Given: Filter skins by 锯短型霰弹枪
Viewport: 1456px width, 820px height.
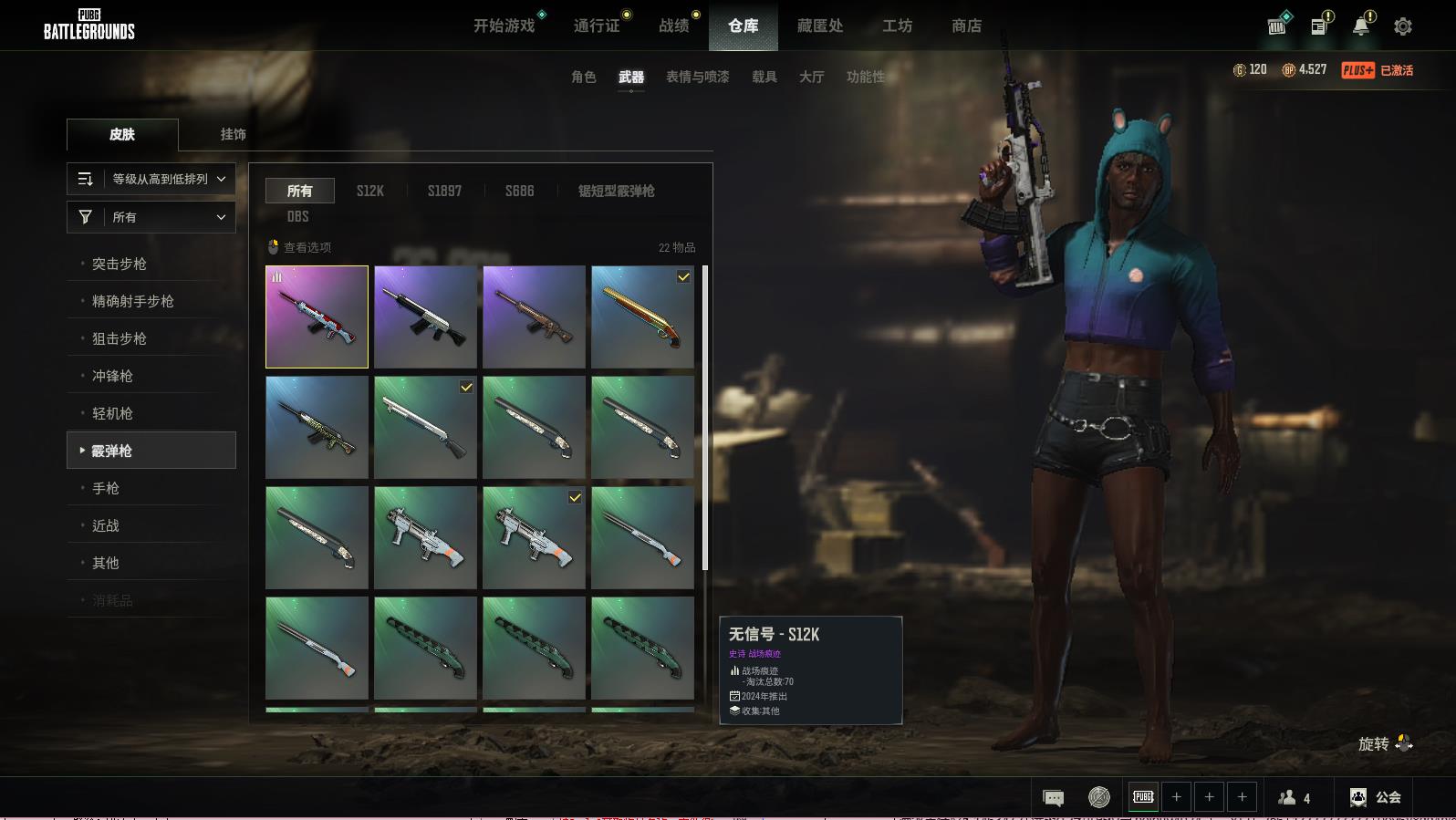Looking at the screenshot, I should [616, 191].
